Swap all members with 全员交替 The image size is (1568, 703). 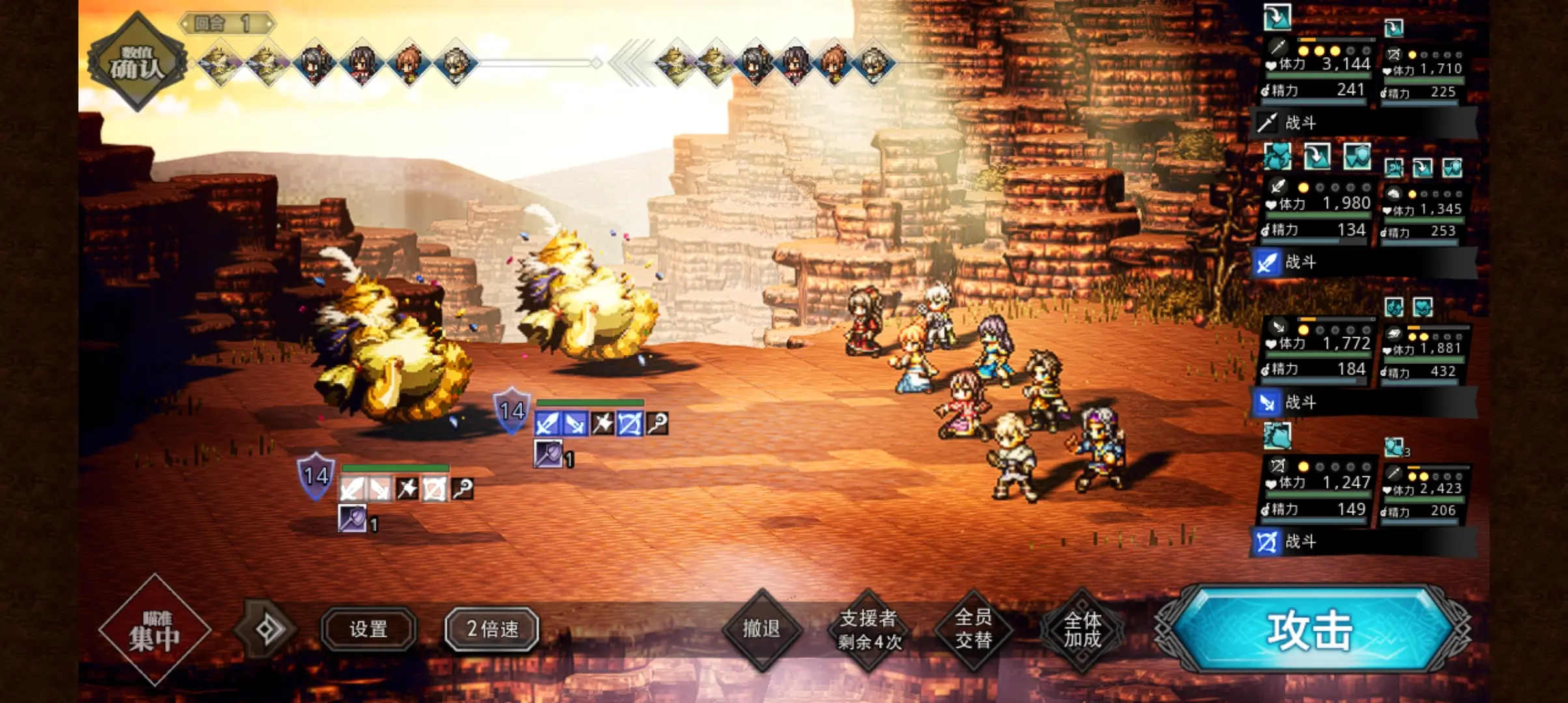(x=973, y=629)
